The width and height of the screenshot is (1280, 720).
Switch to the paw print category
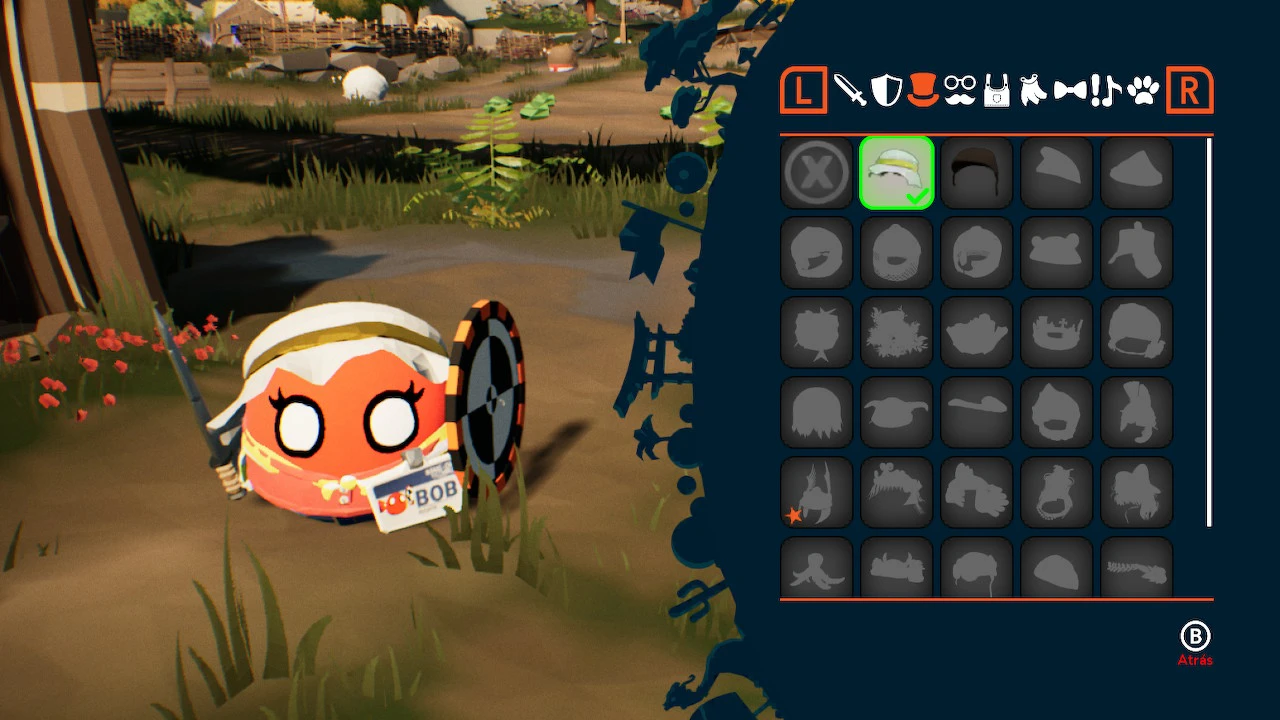point(1142,92)
